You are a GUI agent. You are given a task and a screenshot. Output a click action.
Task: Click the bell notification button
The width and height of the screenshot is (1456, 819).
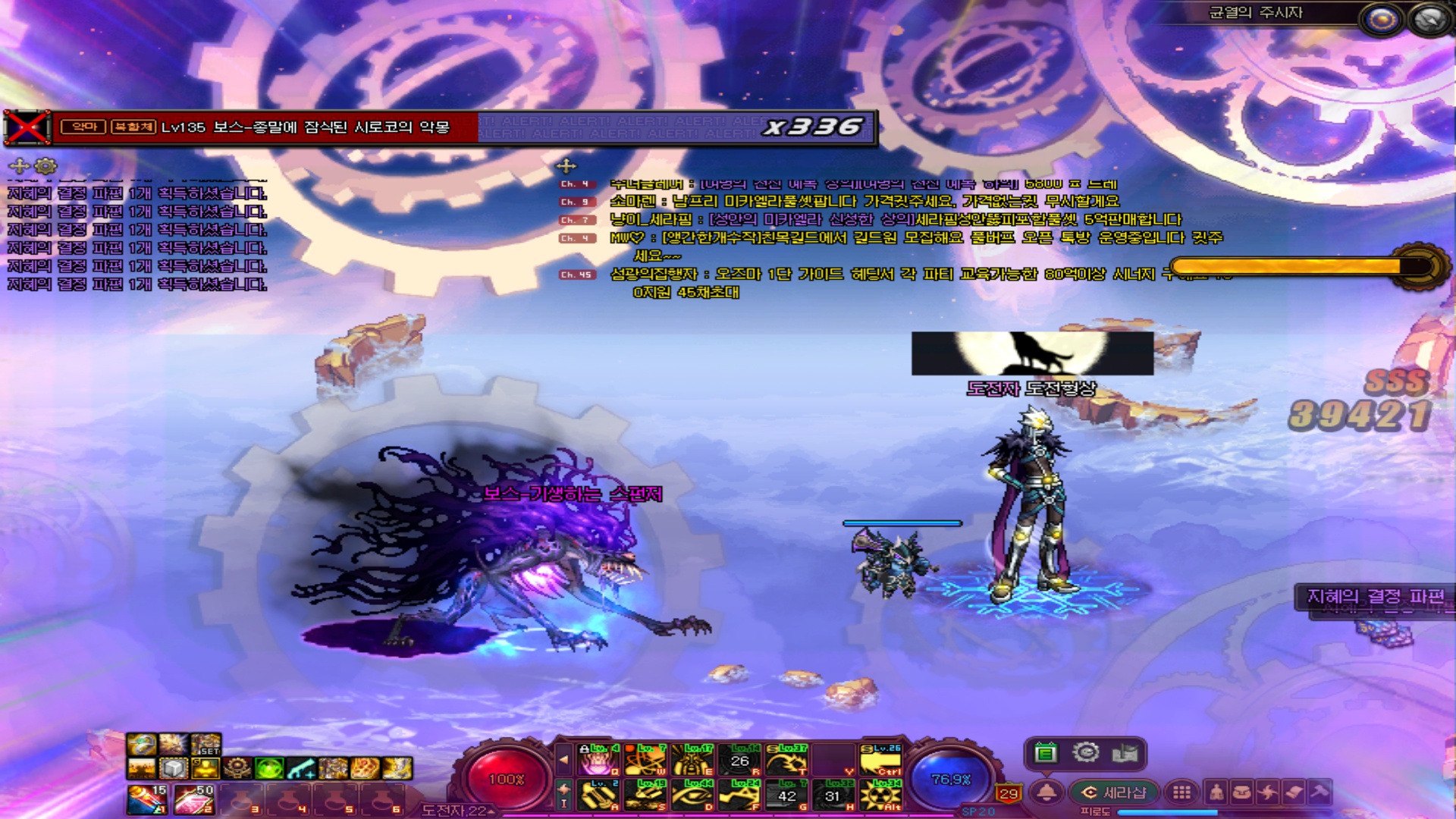[1047, 792]
